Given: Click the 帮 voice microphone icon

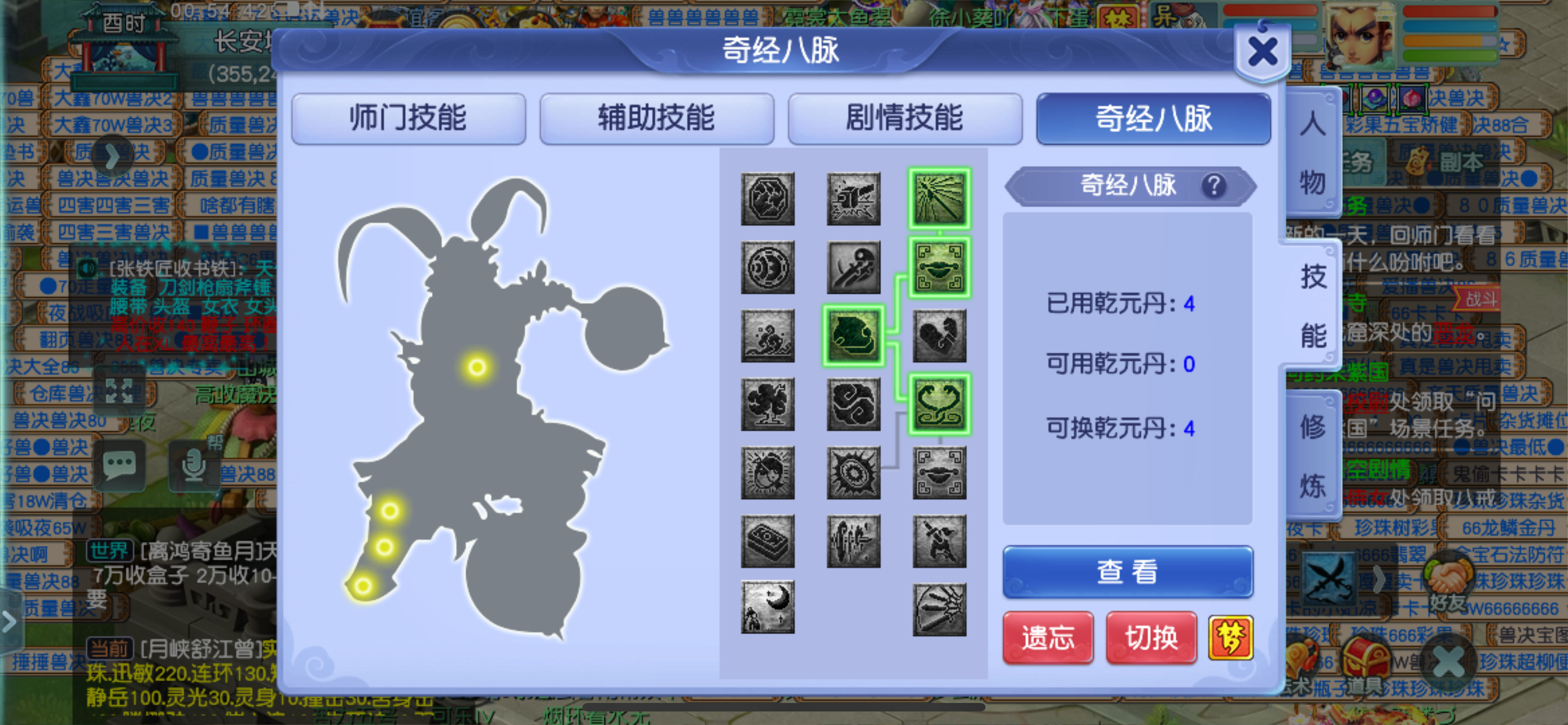Looking at the screenshot, I should [196, 466].
